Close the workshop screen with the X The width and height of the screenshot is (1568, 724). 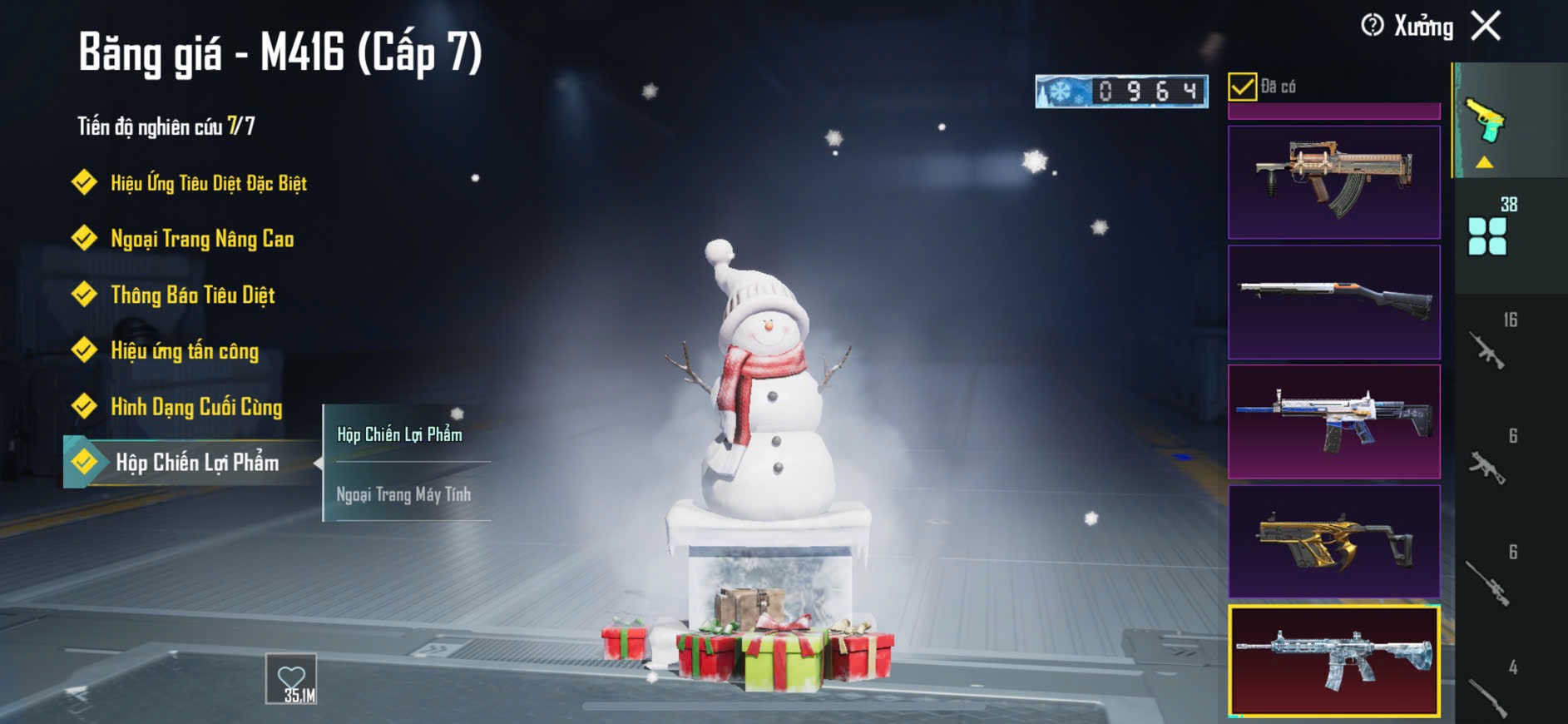pyautogui.click(x=1486, y=26)
